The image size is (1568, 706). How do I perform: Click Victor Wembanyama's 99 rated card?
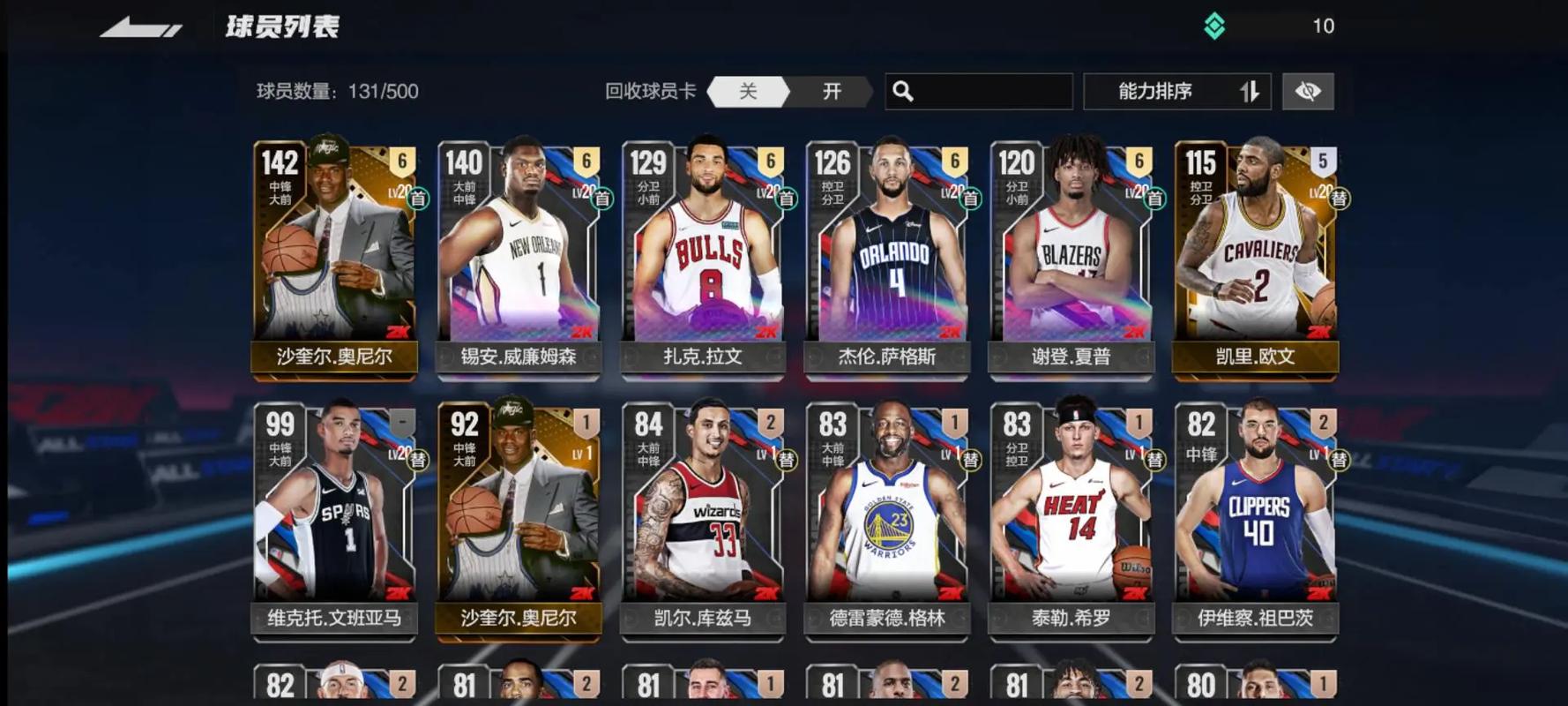334,521
